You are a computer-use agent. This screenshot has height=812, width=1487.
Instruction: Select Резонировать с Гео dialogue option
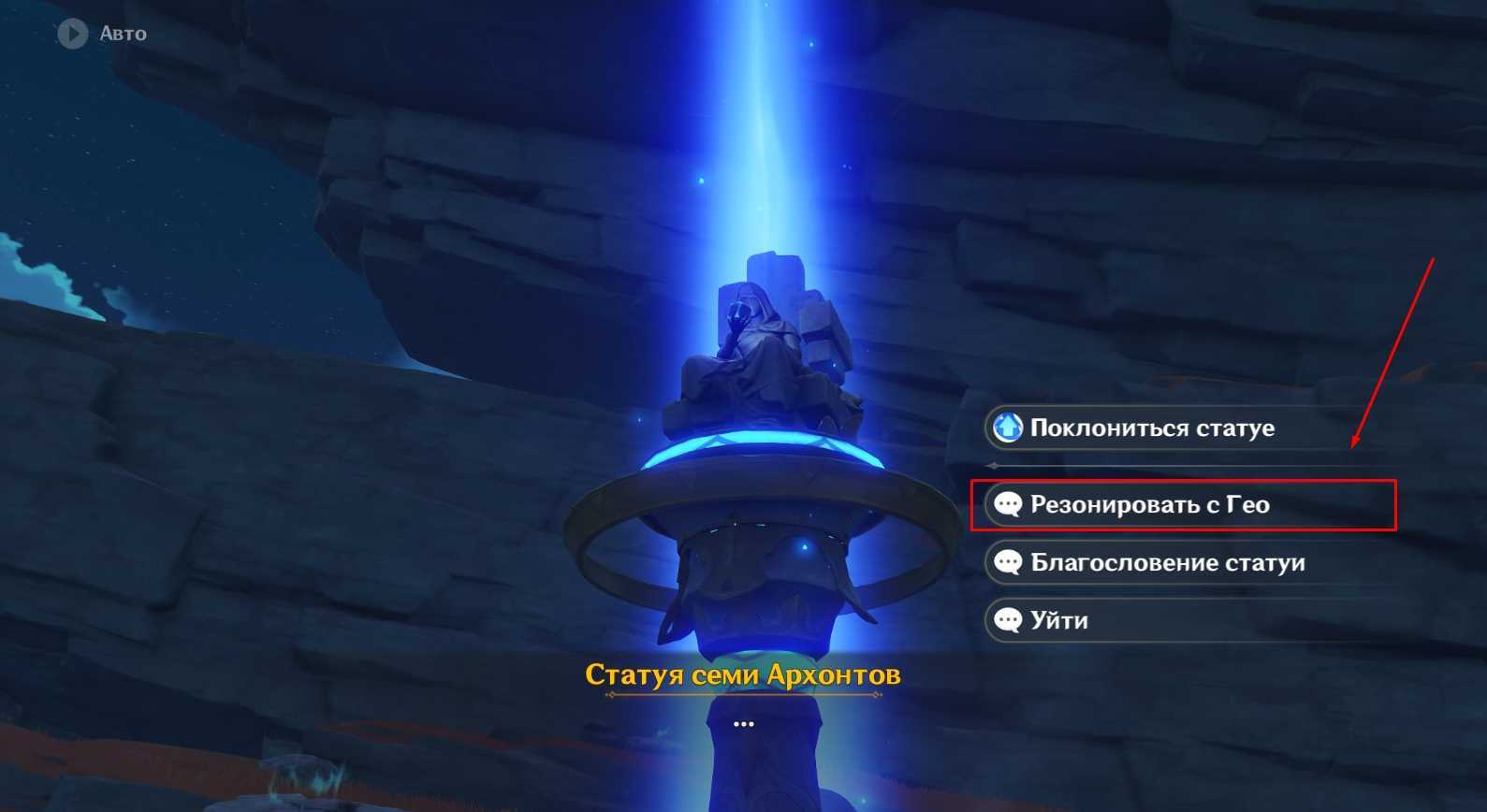pos(1149,505)
